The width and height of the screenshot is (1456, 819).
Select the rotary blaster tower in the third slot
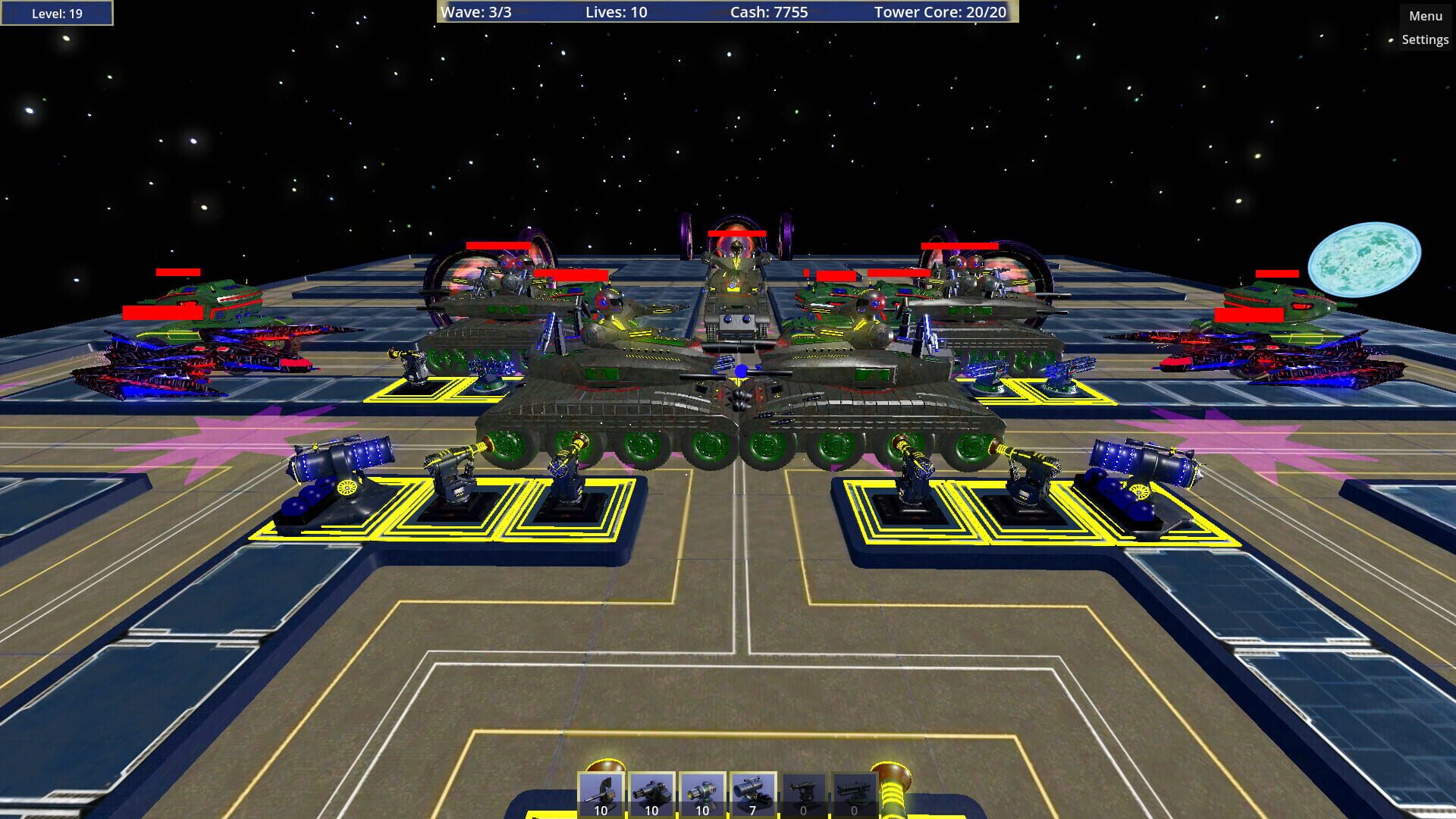(701, 792)
